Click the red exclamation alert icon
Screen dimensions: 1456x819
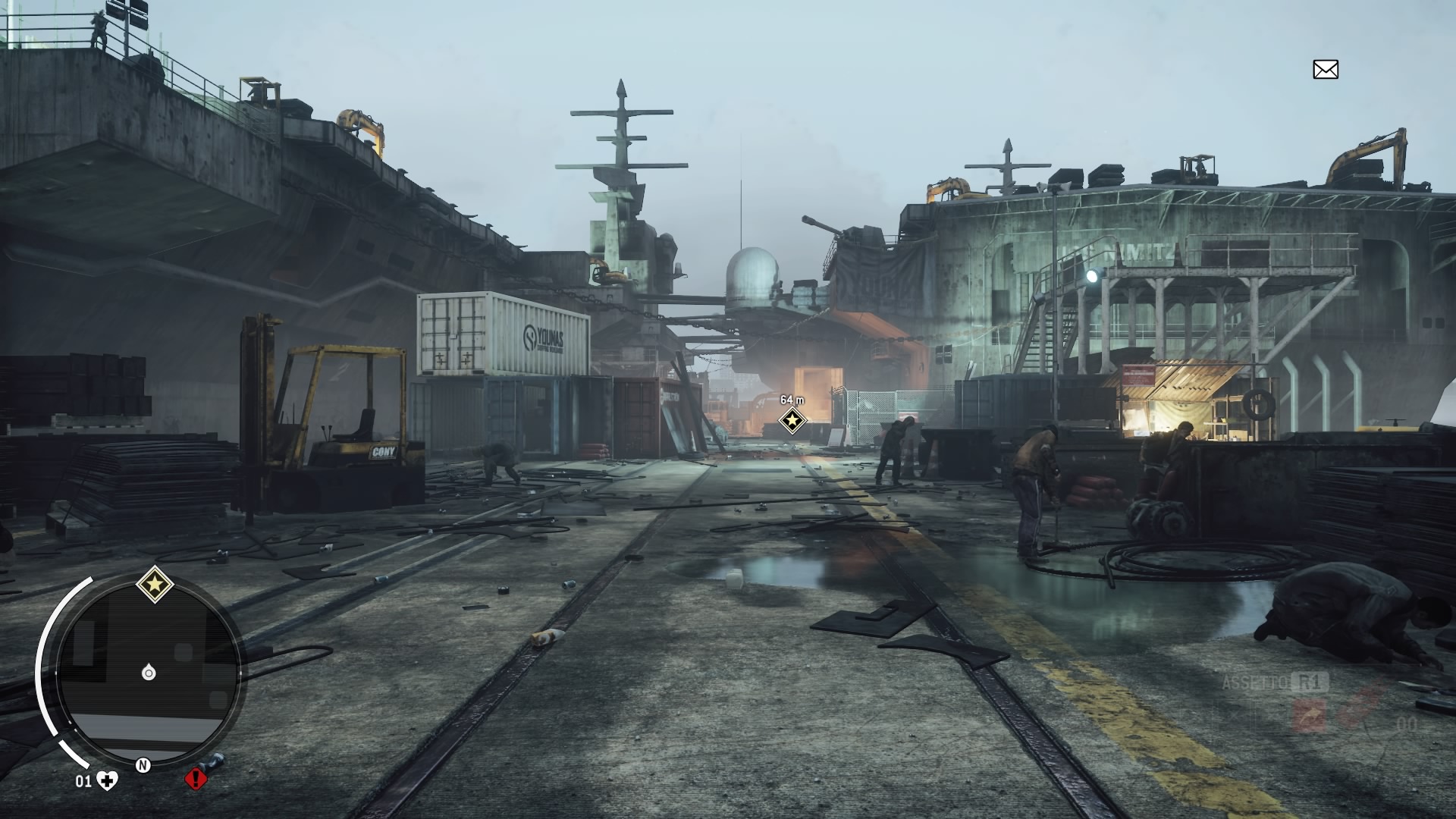tap(196, 778)
